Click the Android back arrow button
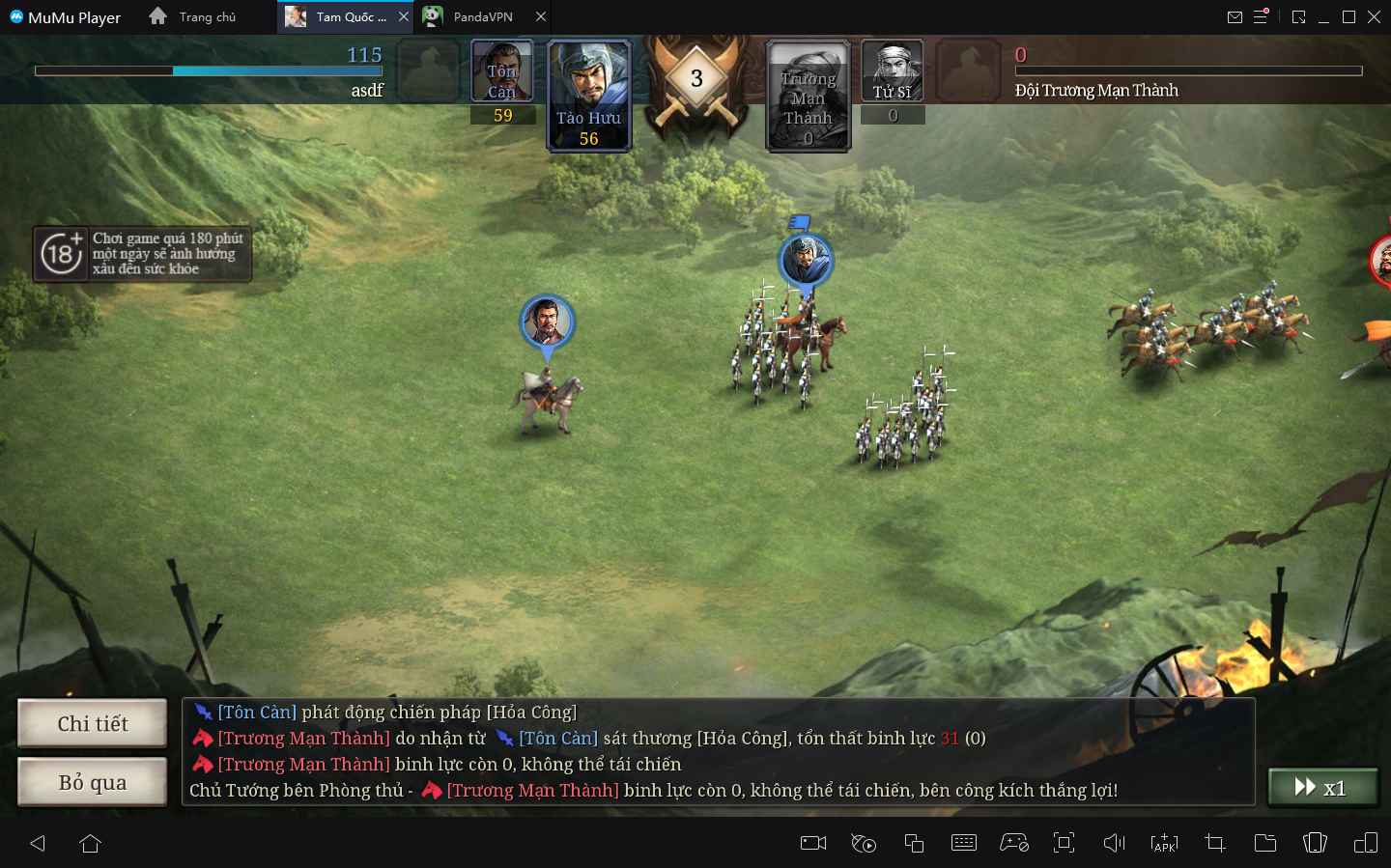The width and height of the screenshot is (1391, 868). [x=38, y=843]
